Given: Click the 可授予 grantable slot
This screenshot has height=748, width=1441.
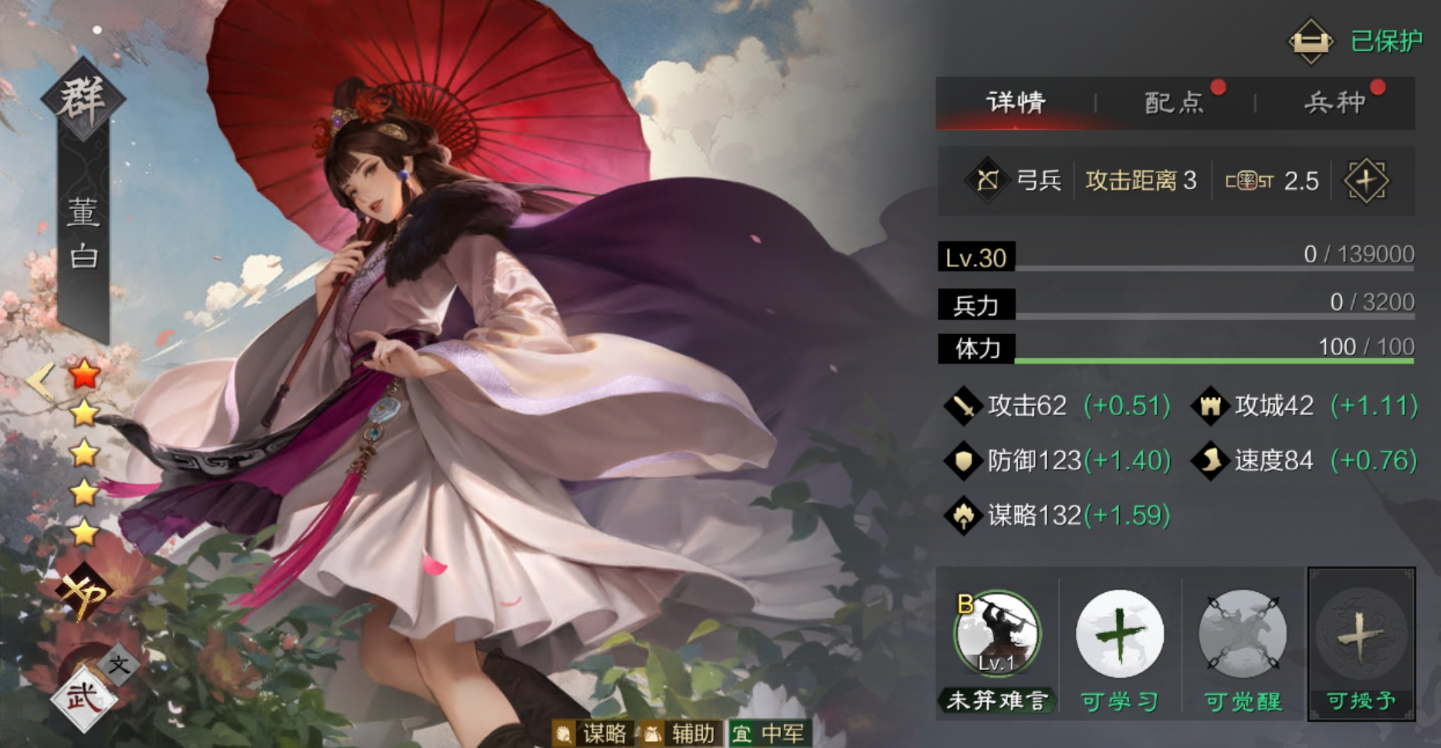Looking at the screenshot, I should tap(1361, 634).
